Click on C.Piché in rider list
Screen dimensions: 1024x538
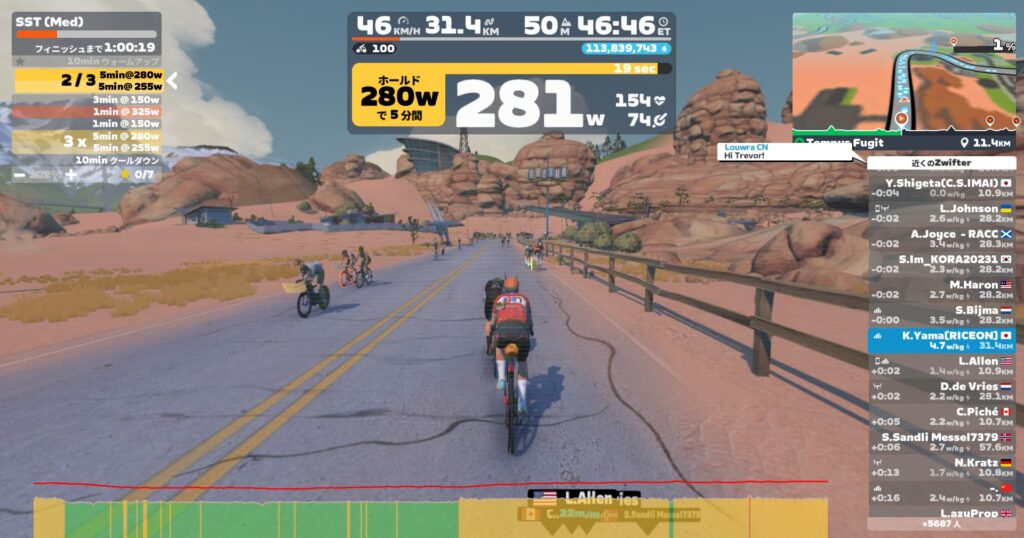[941, 416]
